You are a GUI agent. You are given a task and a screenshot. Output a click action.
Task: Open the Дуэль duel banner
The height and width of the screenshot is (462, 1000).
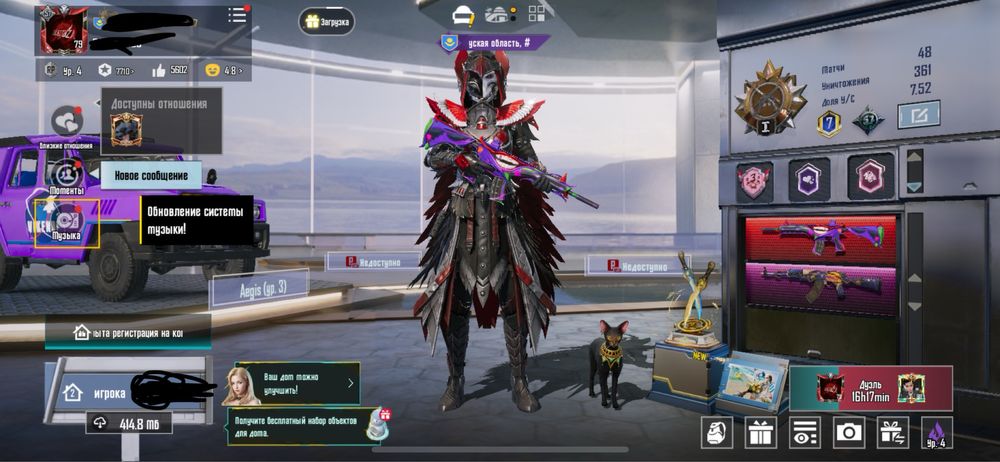tap(870, 388)
